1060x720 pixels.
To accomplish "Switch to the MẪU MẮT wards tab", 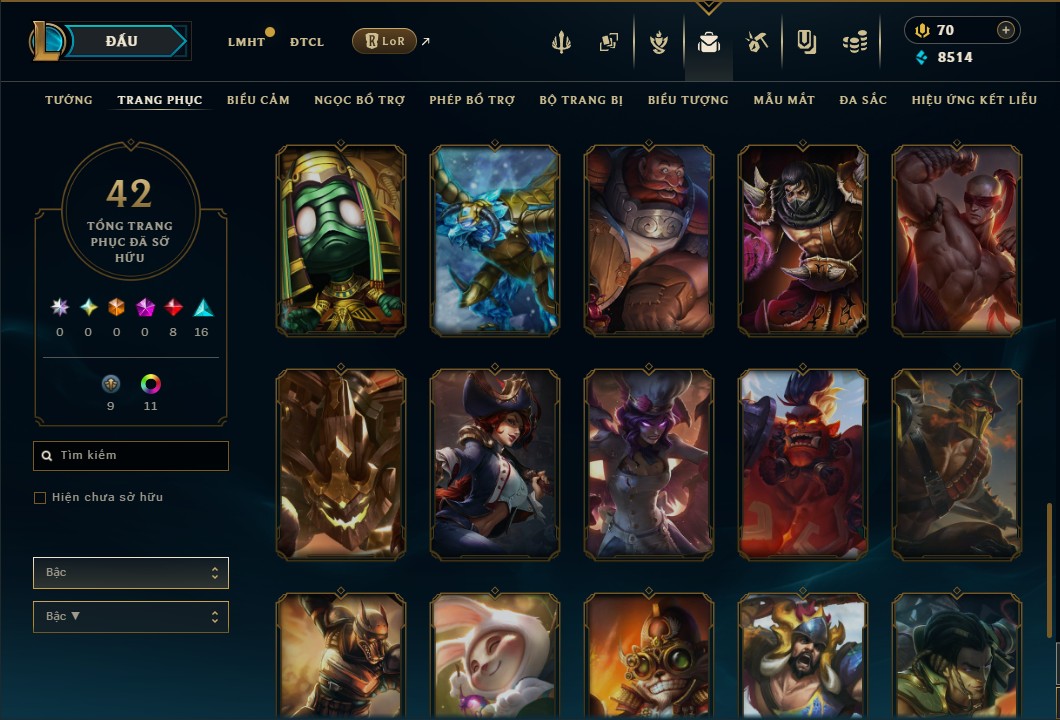I will pos(784,100).
